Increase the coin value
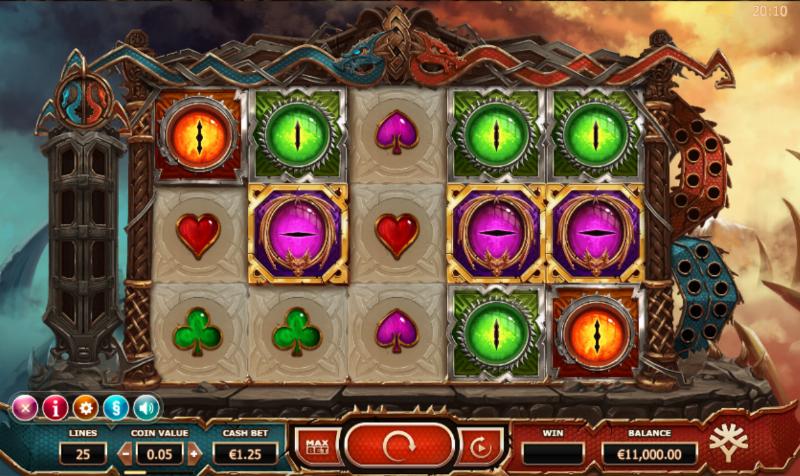Screen dimensions: 800x476 [x=194, y=453]
